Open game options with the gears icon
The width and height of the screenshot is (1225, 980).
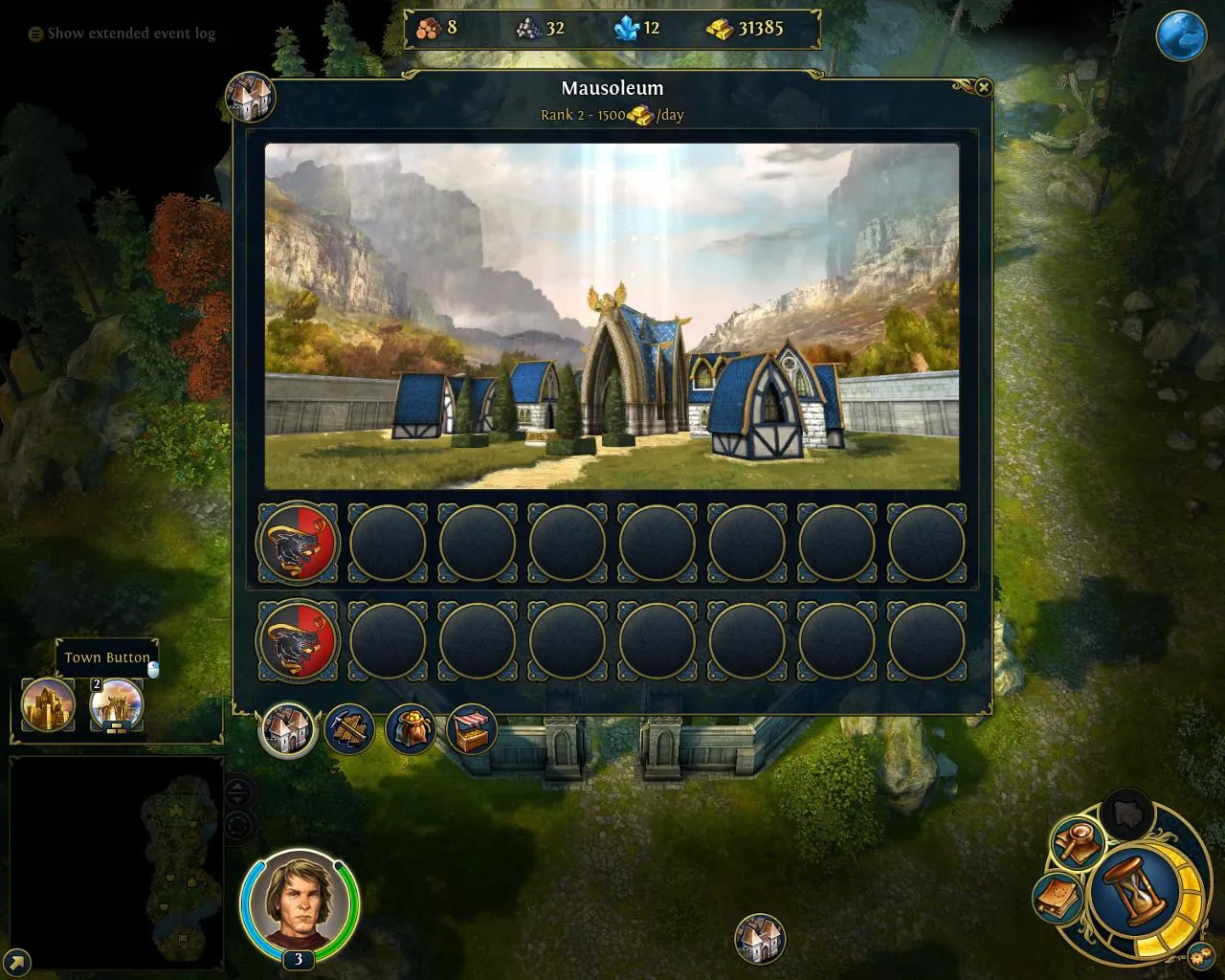[x=1200, y=955]
